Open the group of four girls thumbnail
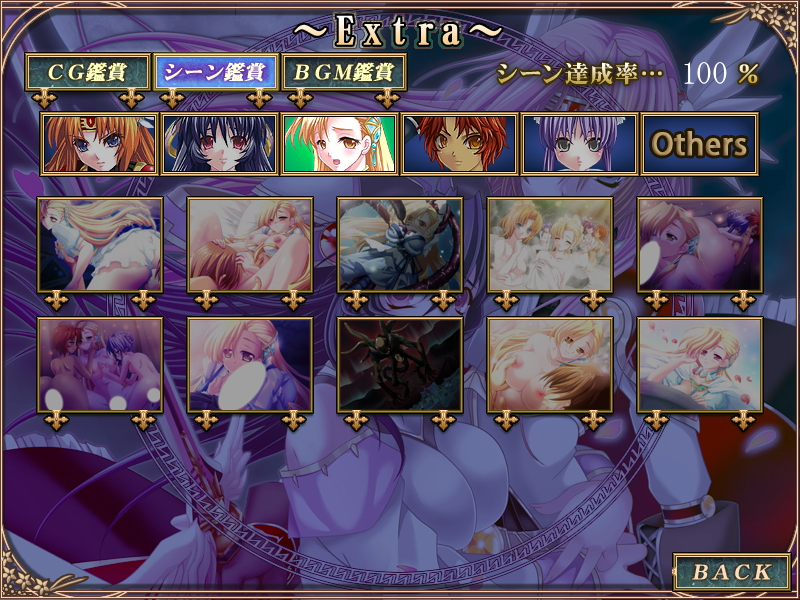Image resolution: width=800 pixels, height=600 pixels. [550, 245]
